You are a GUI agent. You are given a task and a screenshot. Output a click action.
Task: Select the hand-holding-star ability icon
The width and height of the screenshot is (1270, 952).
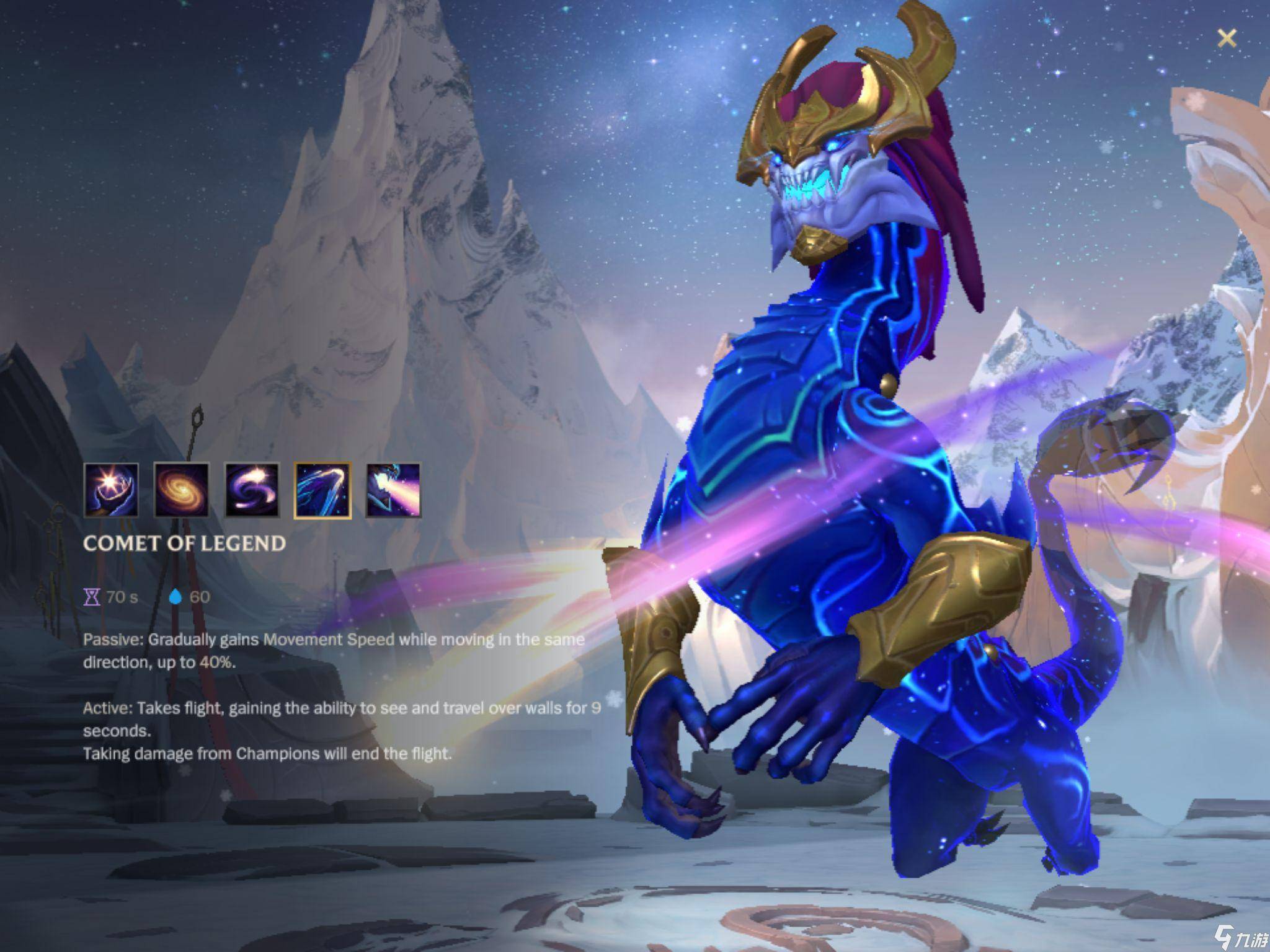pos(111,490)
